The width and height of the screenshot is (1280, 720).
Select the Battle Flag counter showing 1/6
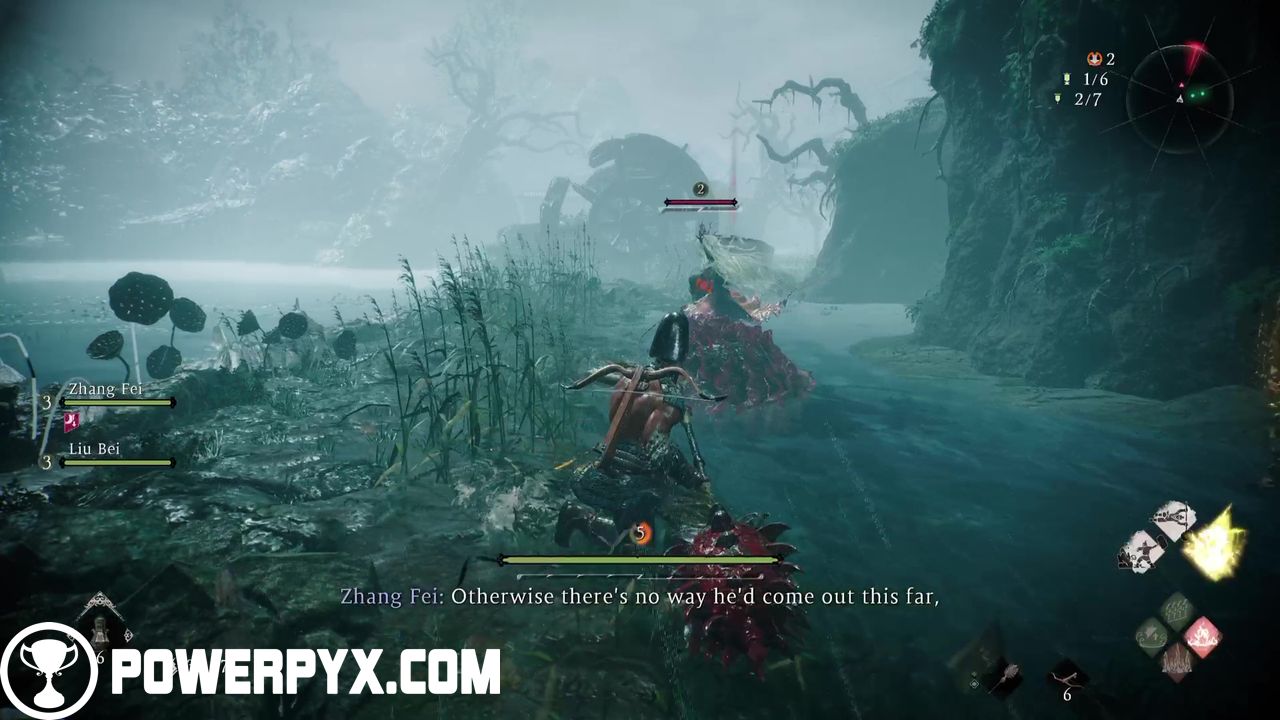coord(1066,78)
